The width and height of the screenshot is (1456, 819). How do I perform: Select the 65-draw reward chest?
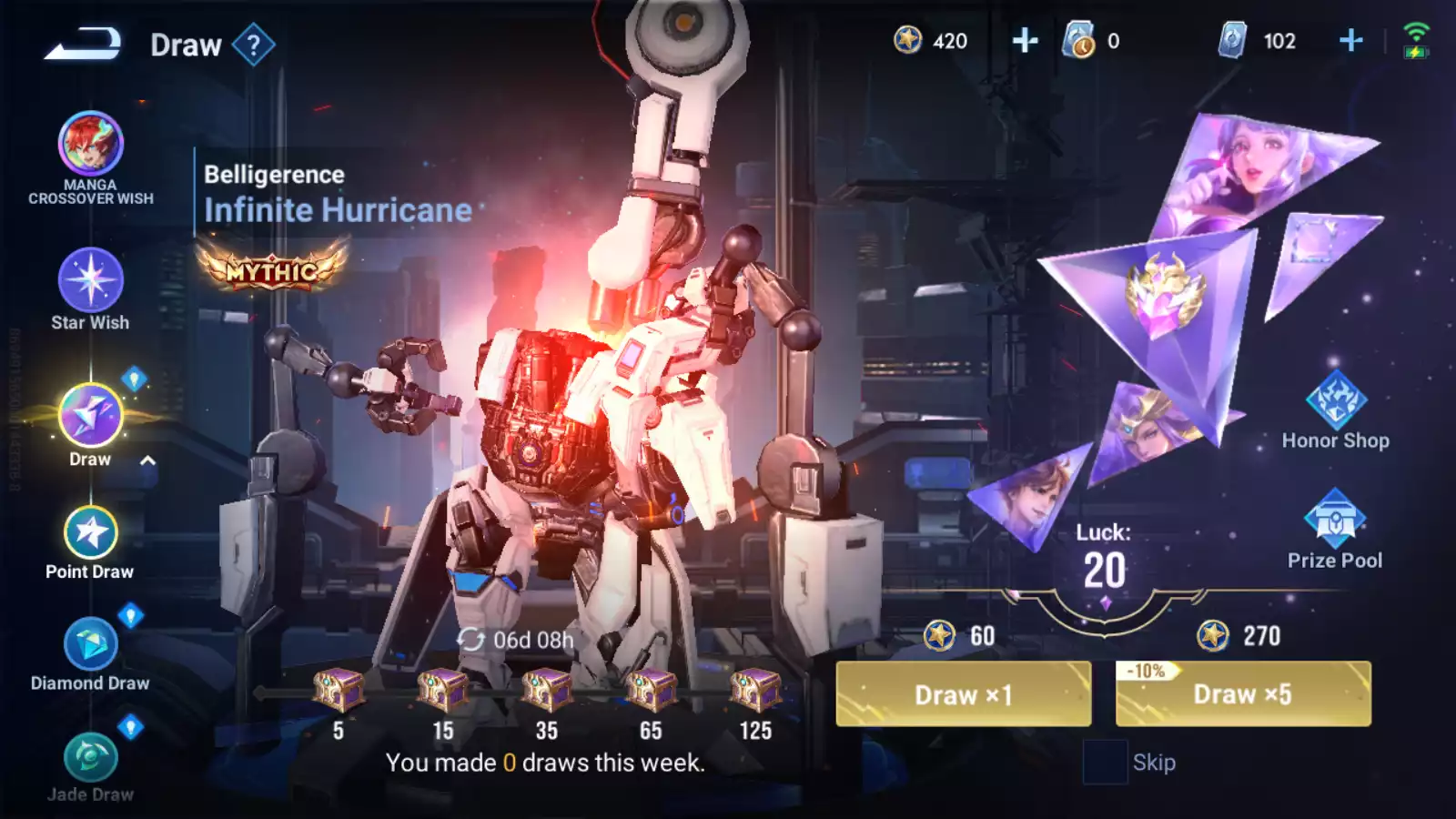[x=651, y=691]
